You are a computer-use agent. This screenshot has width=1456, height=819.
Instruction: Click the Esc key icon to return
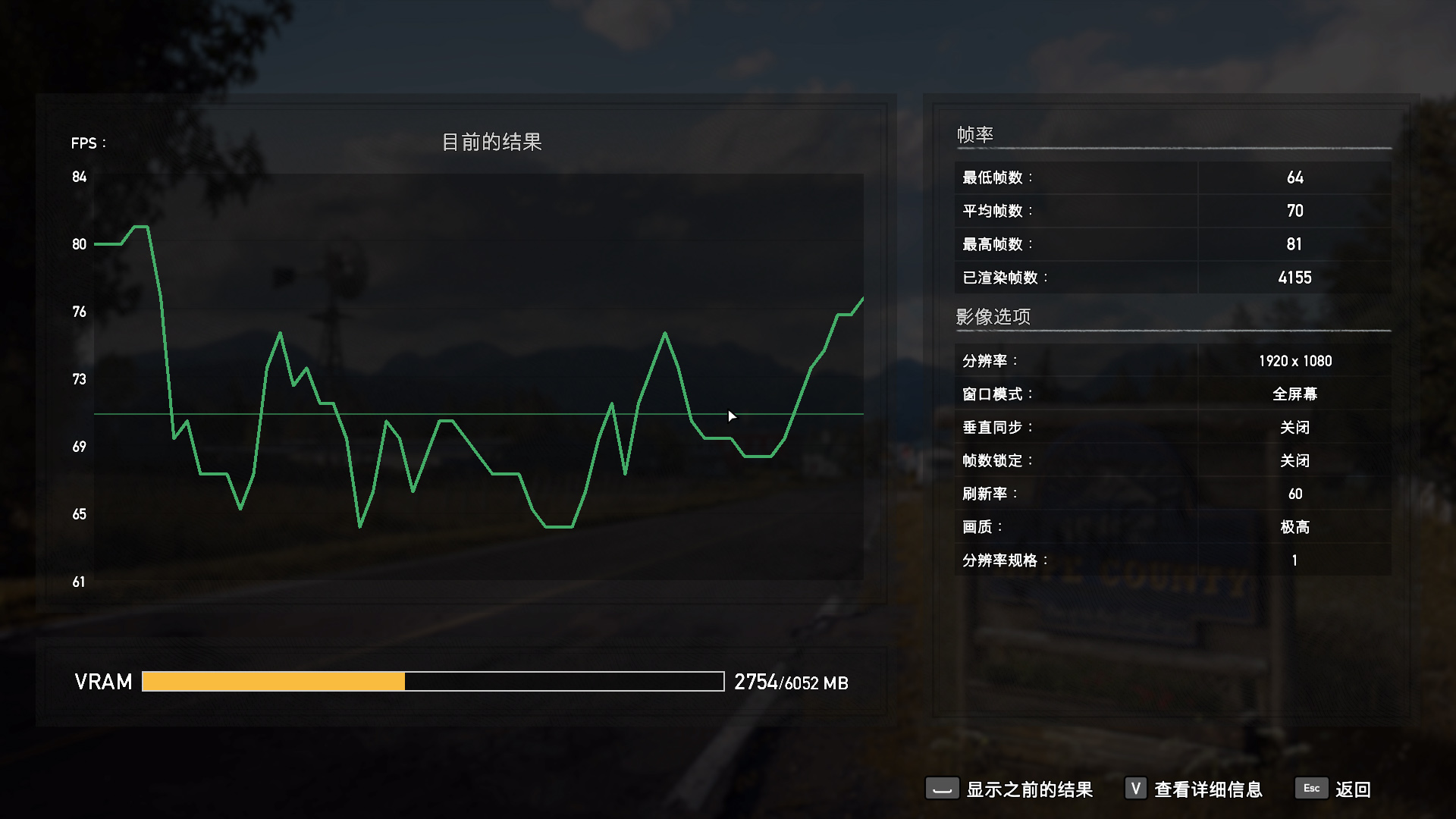(x=1311, y=789)
